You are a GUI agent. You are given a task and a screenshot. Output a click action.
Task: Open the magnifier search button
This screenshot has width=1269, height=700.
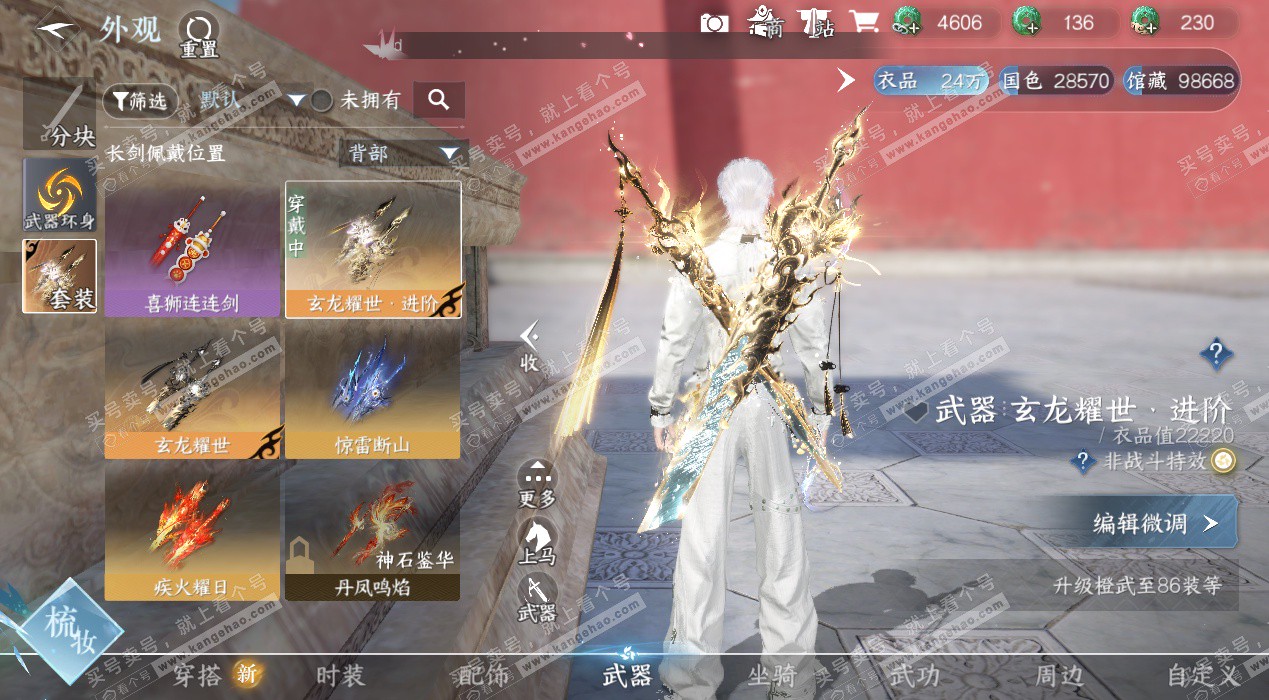click(438, 100)
